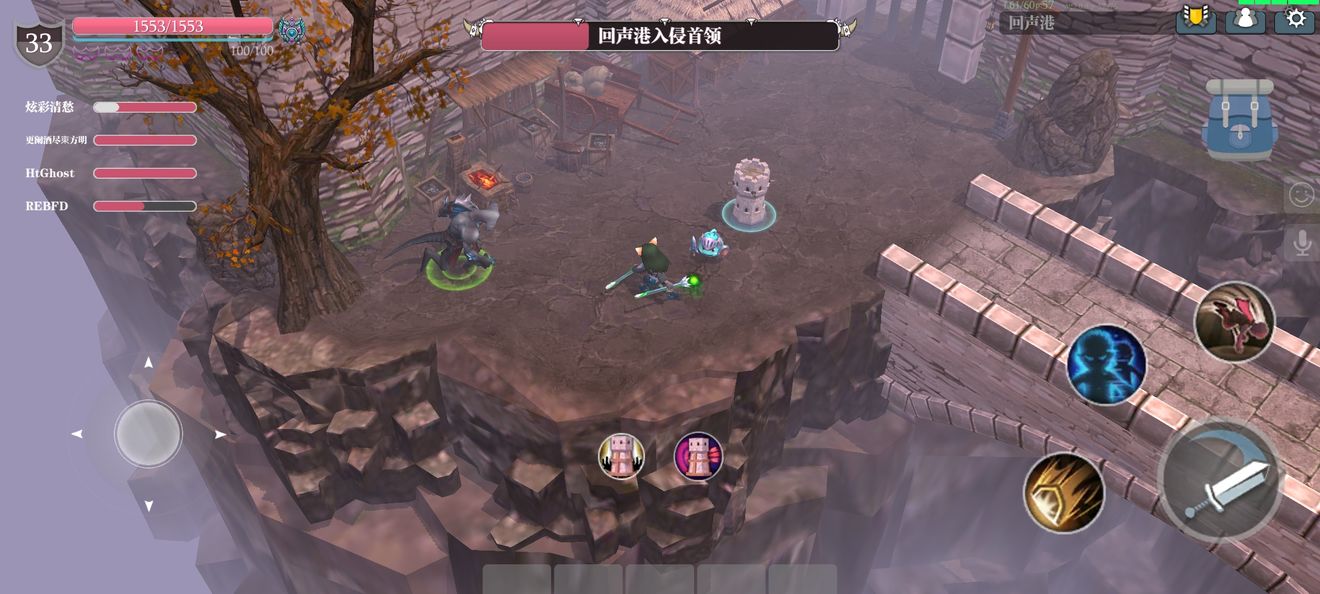
Task: Click the virtual joystick thumb pad
Action: [148, 434]
